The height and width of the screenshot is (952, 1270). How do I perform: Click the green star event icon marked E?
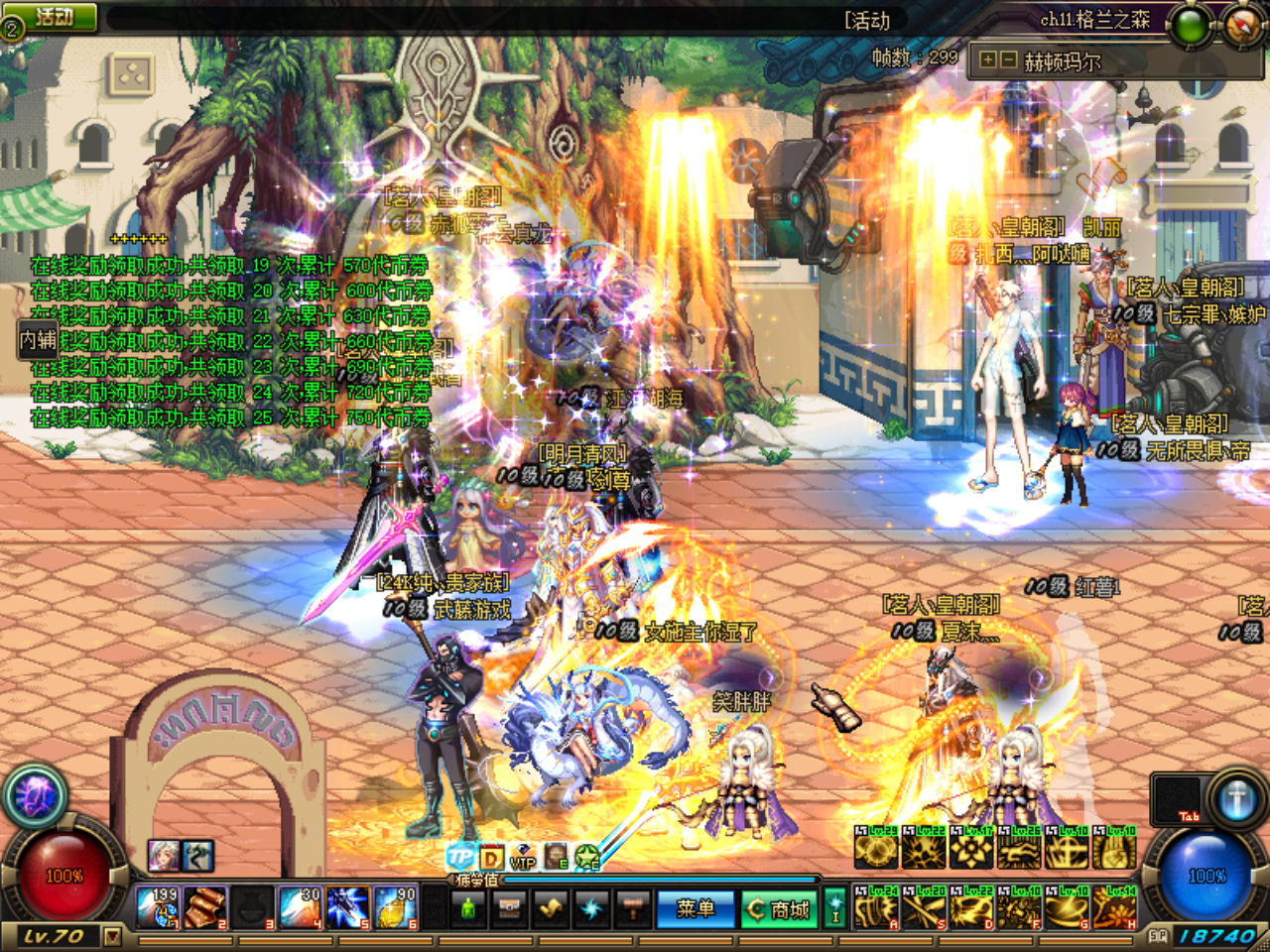coord(585,855)
